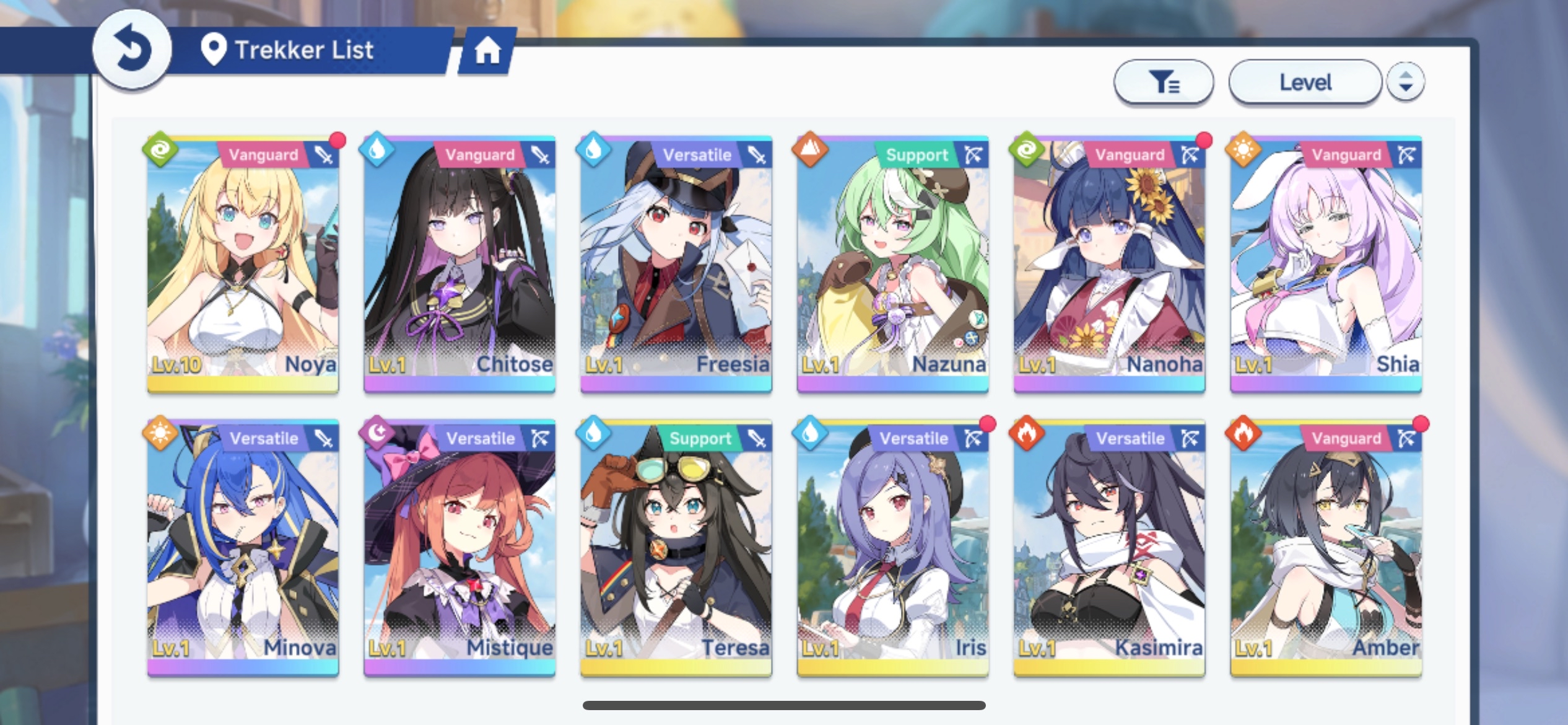Open the Mistique character card
Screen dimensions: 1568x725
click(460, 547)
